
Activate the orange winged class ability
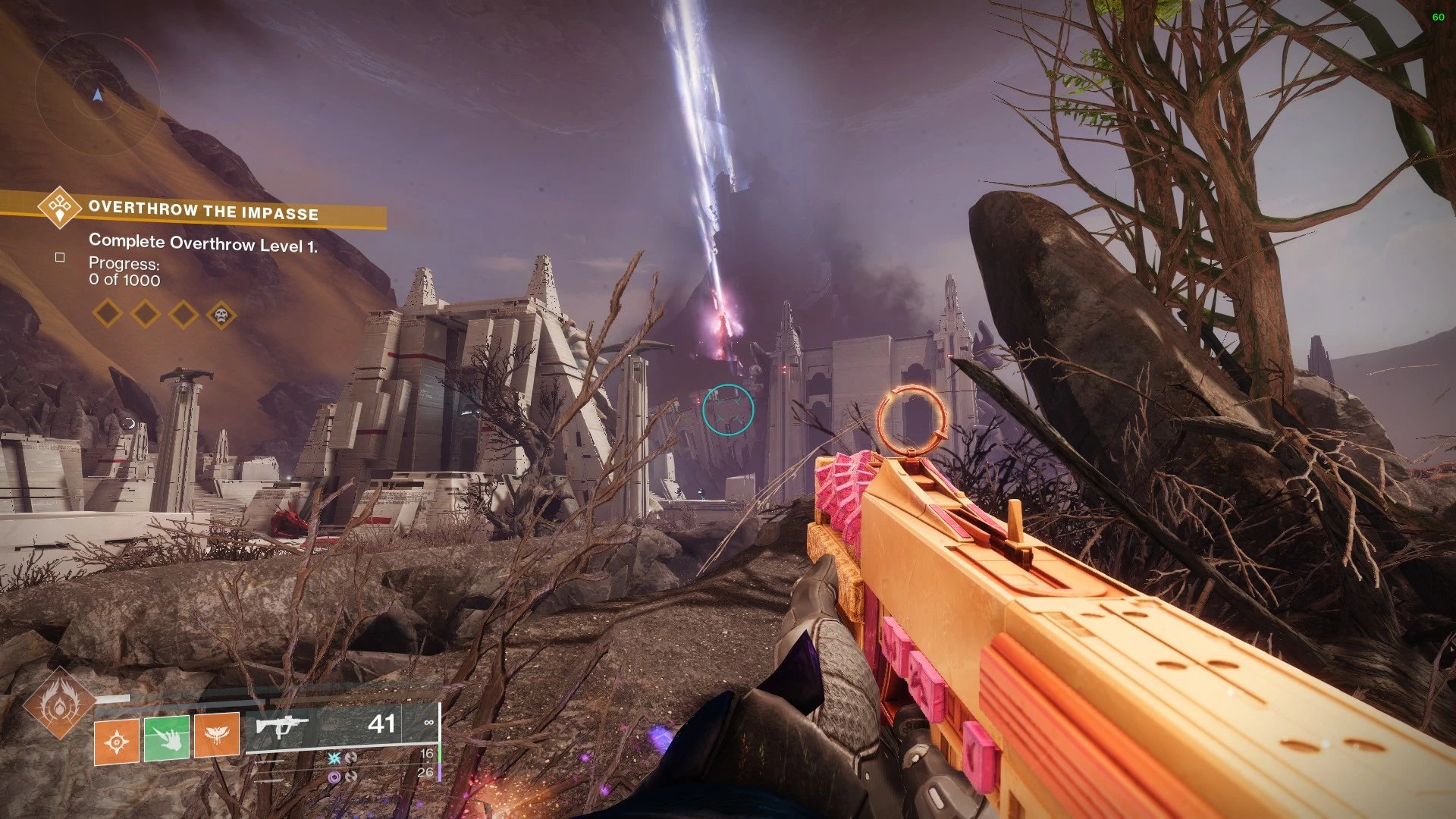pyautogui.click(x=217, y=736)
